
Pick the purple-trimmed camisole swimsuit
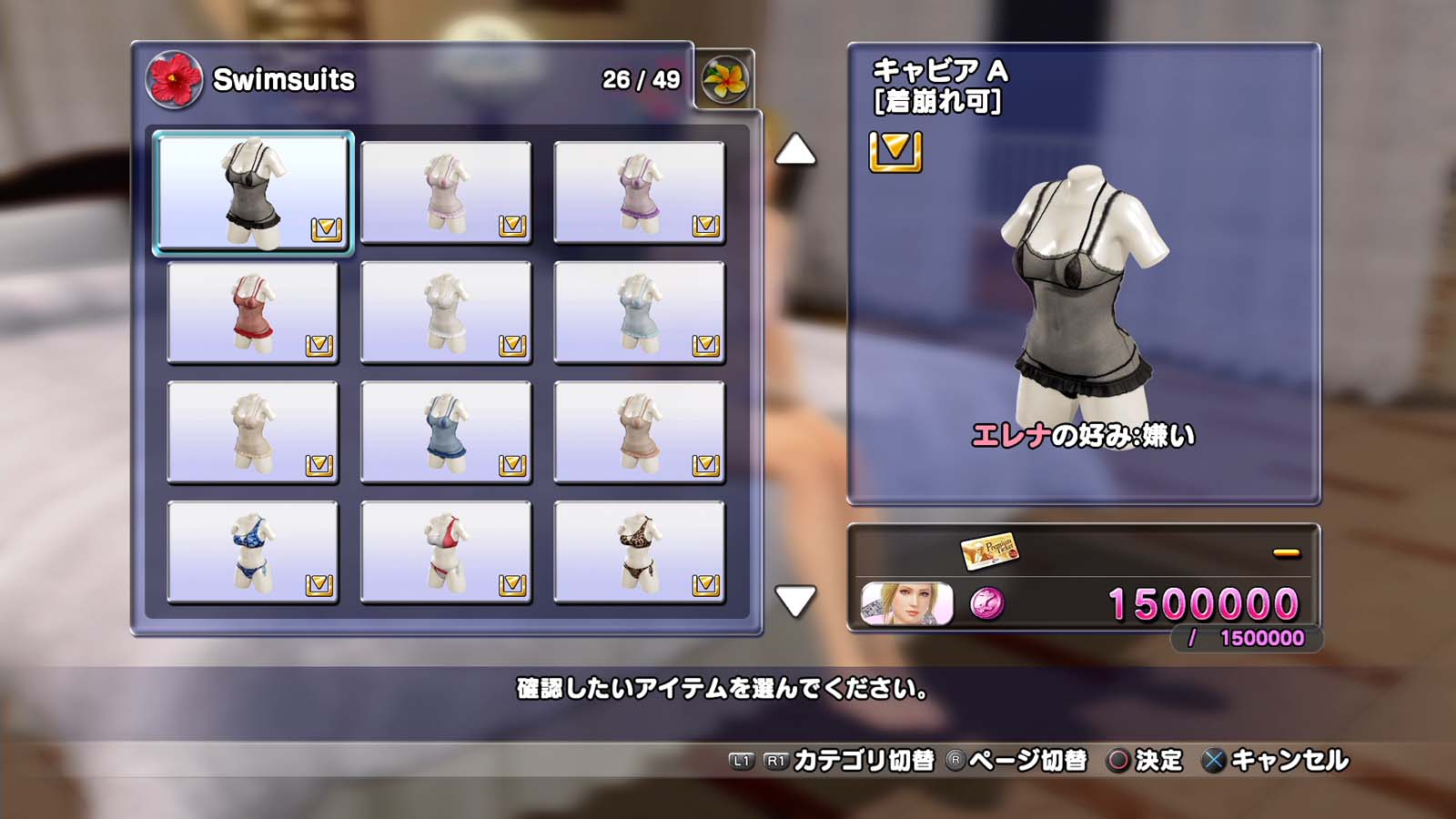point(639,193)
